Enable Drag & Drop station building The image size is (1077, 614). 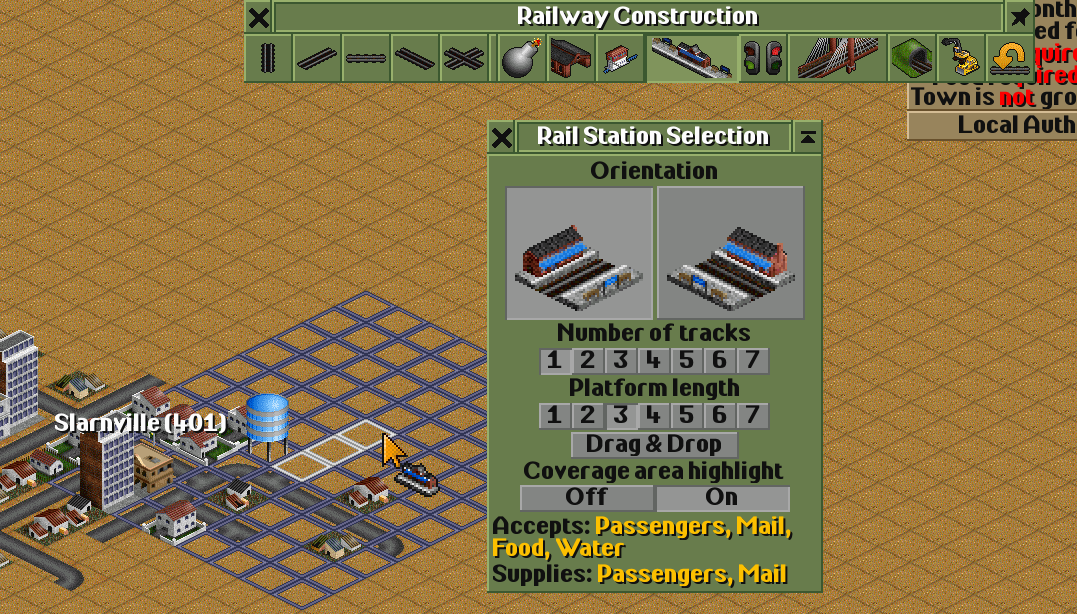click(654, 444)
